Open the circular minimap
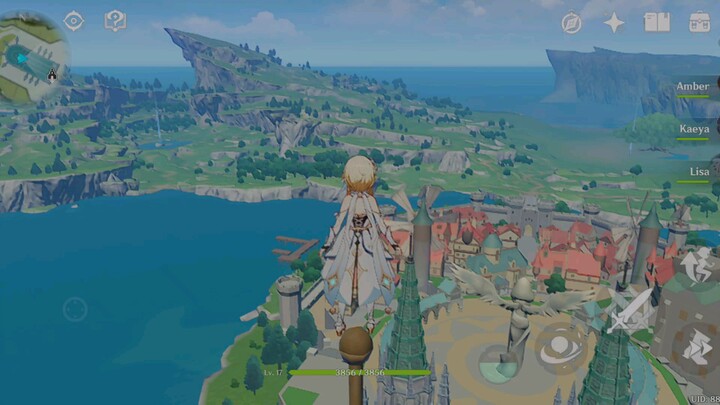The image size is (720, 405). click(x=32, y=60)
